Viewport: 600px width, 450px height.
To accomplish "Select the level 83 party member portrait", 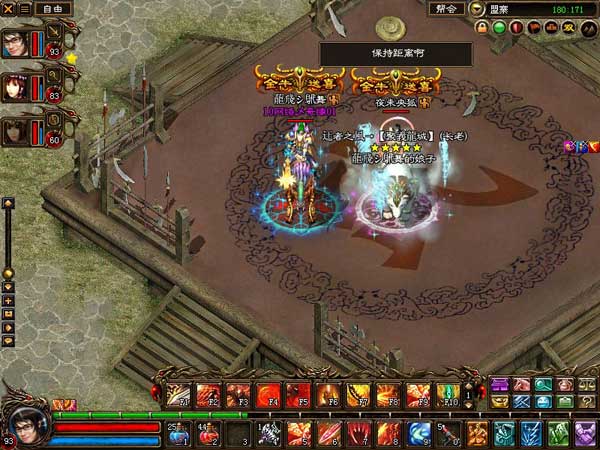I will tap(15, 86).
